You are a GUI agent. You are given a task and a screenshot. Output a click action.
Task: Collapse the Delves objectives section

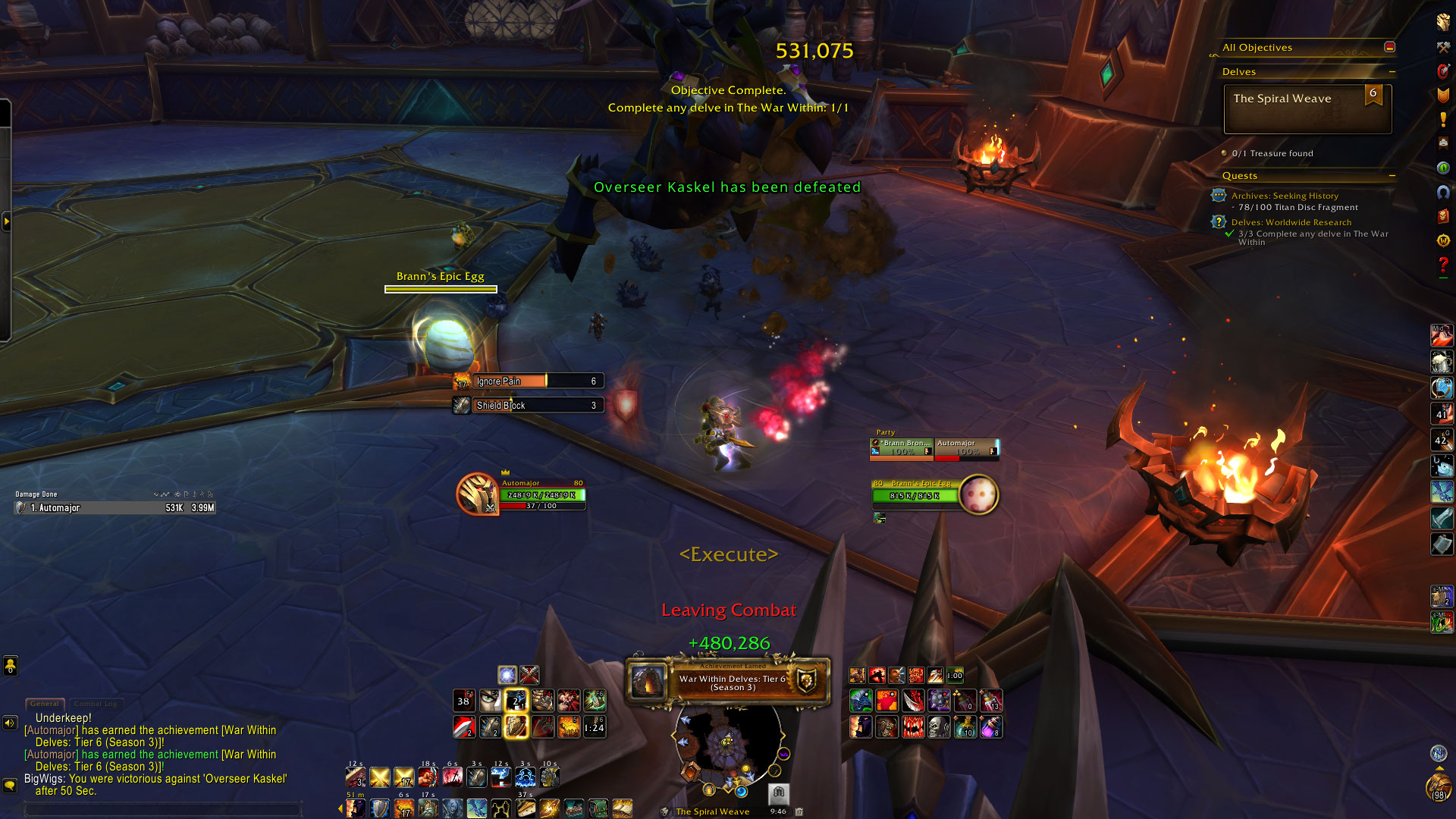(x=1392, y=71)
